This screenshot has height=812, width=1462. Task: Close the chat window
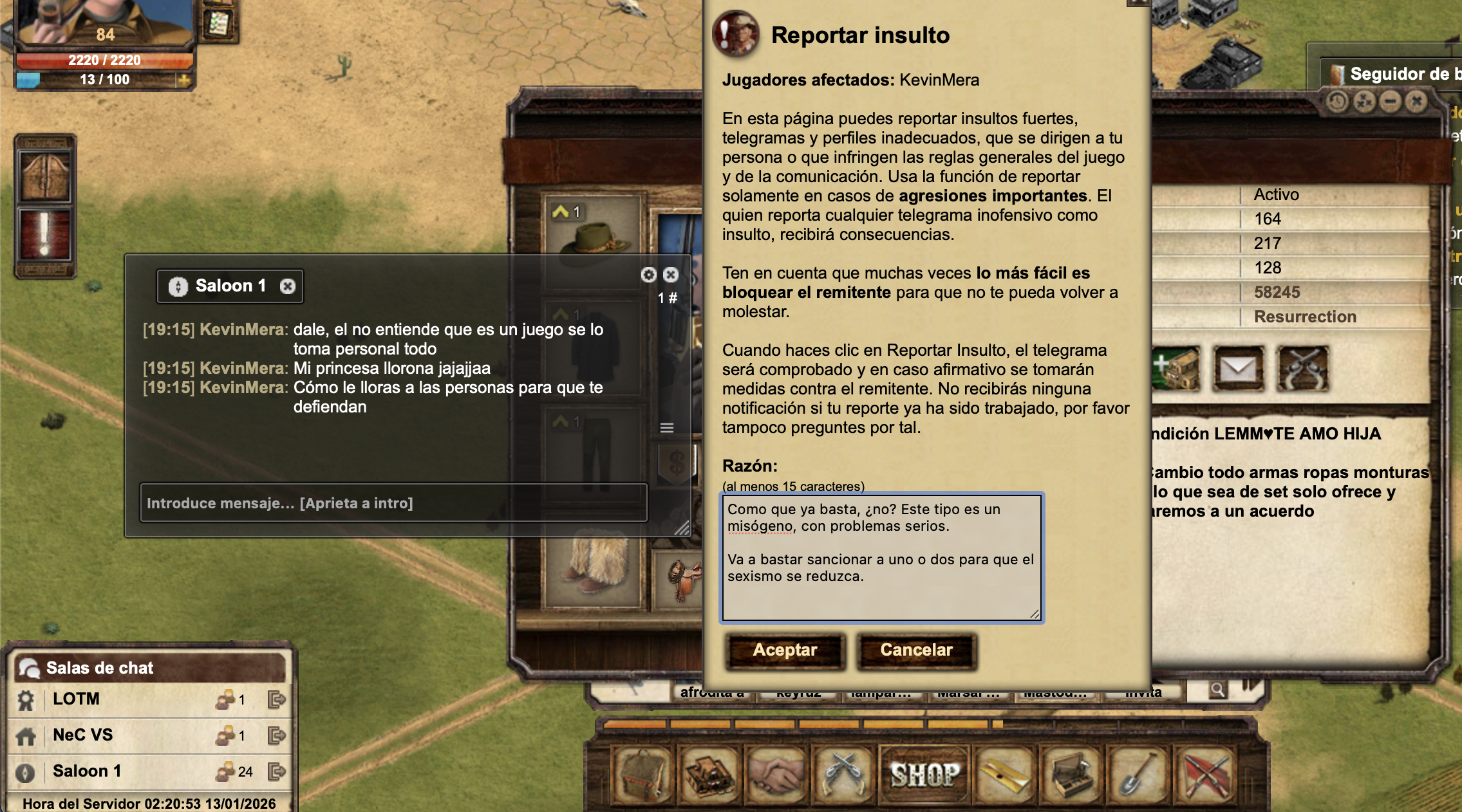(671, 275)
